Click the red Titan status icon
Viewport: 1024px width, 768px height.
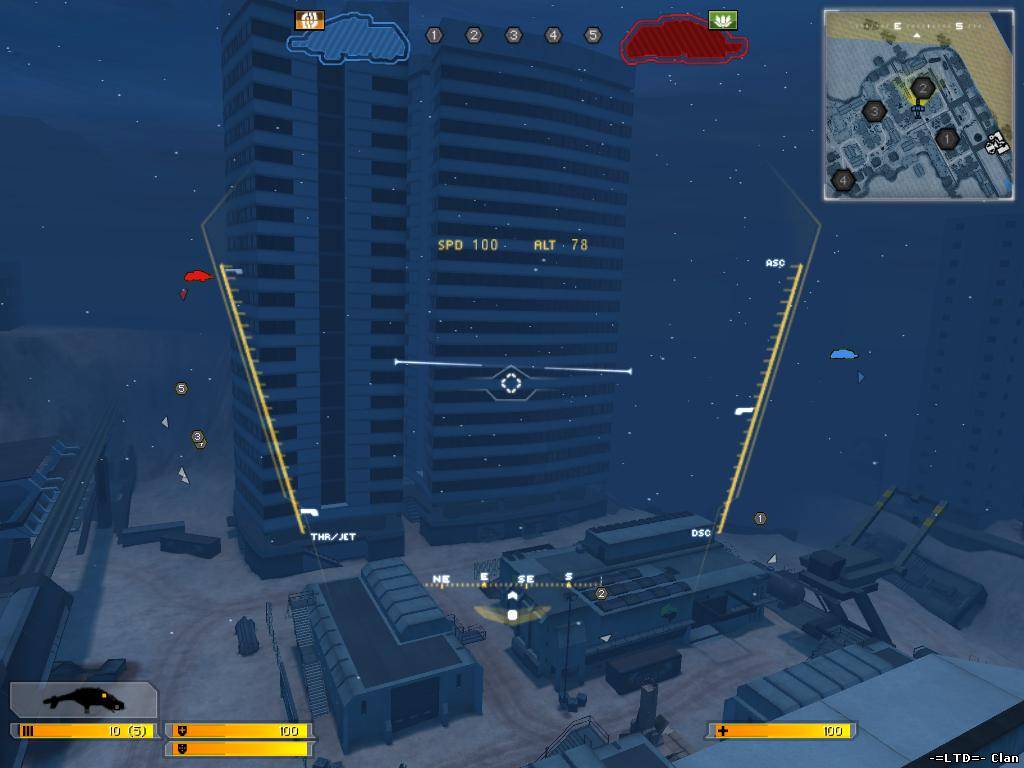684,40
